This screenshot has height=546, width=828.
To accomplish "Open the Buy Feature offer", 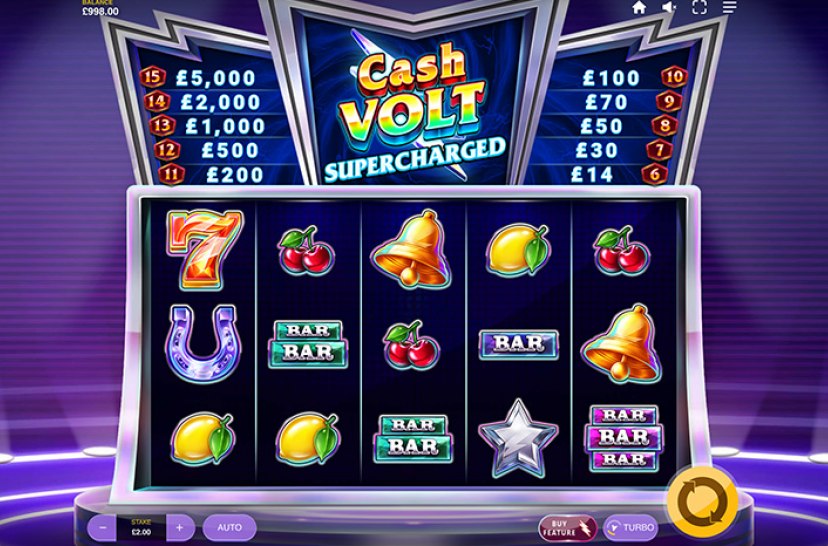I will (x=557, y=527).
